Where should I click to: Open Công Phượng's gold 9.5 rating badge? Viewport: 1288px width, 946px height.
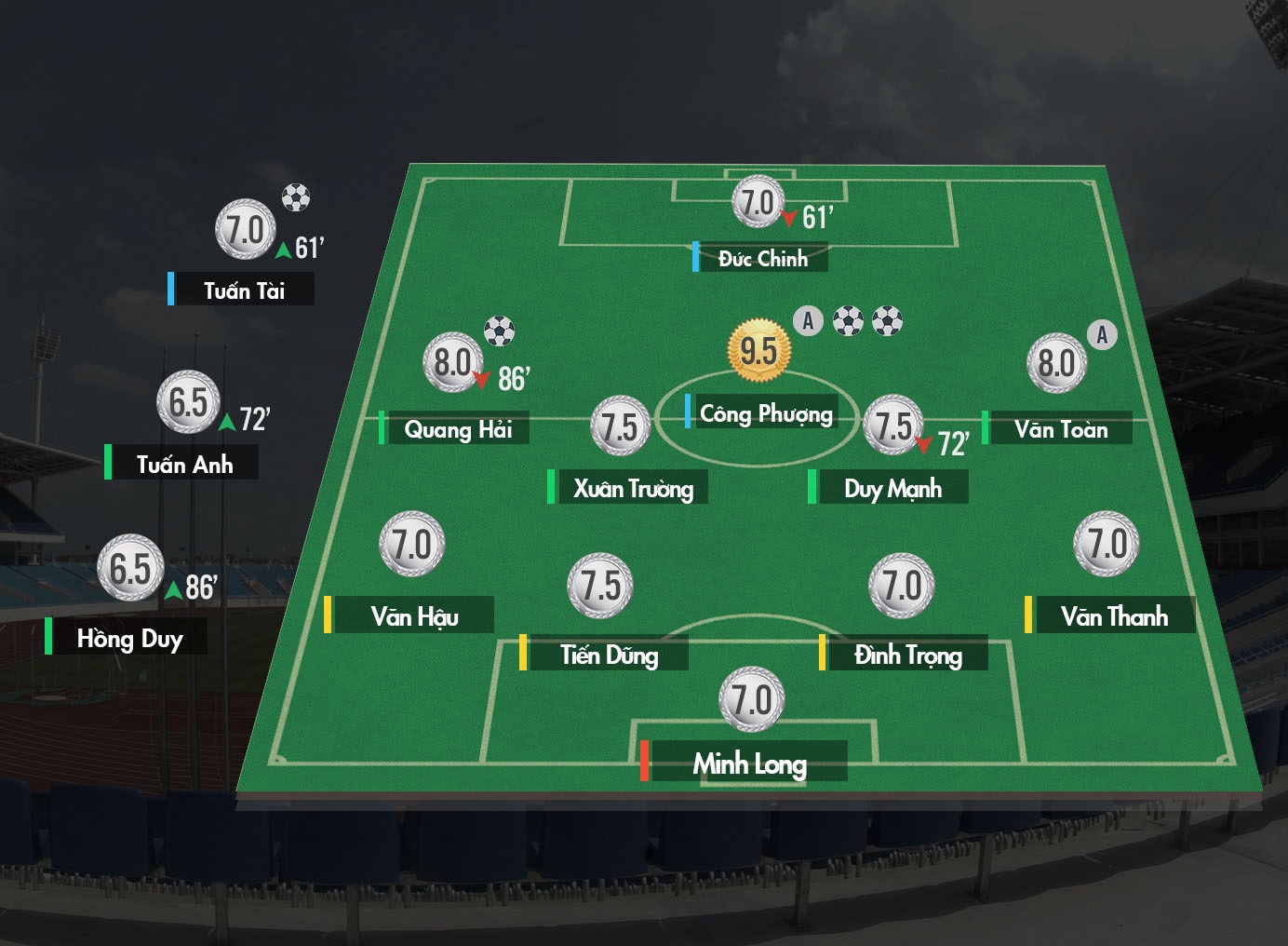pyautogui.click(x=758, y=351)
